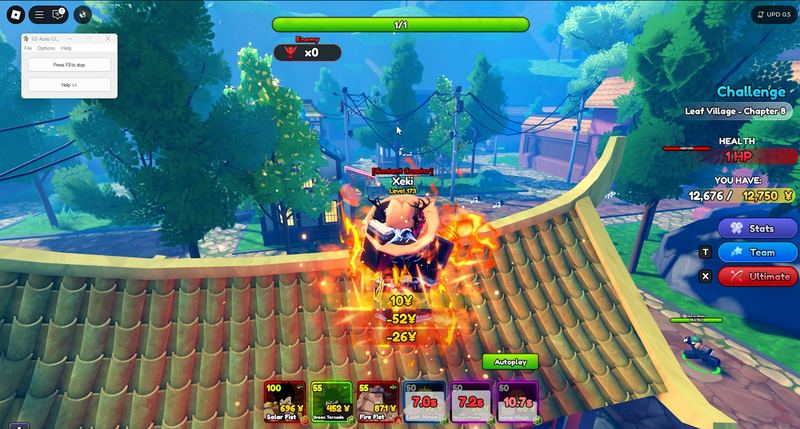This screenshot has height=429, width=800.
Task: Close the GS Auto Clicker window
Action: coord(110,39)
